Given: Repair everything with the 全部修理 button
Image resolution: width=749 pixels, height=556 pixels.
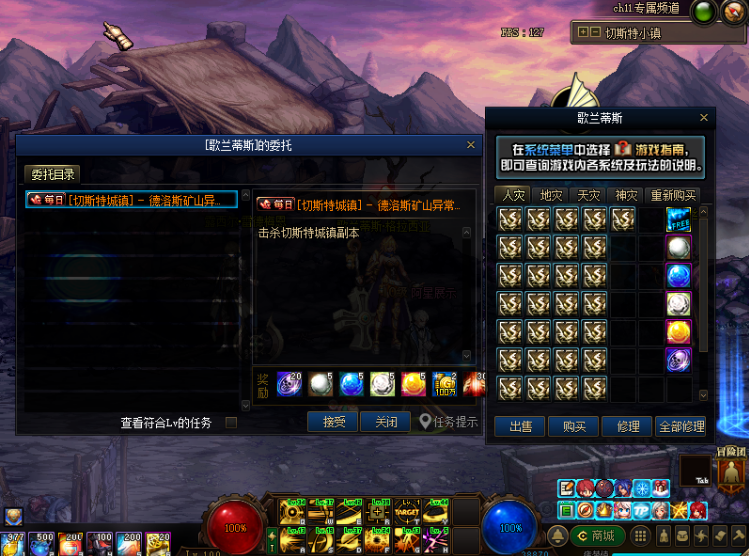Looking at the screenshot, I should (x=682, y=426).
